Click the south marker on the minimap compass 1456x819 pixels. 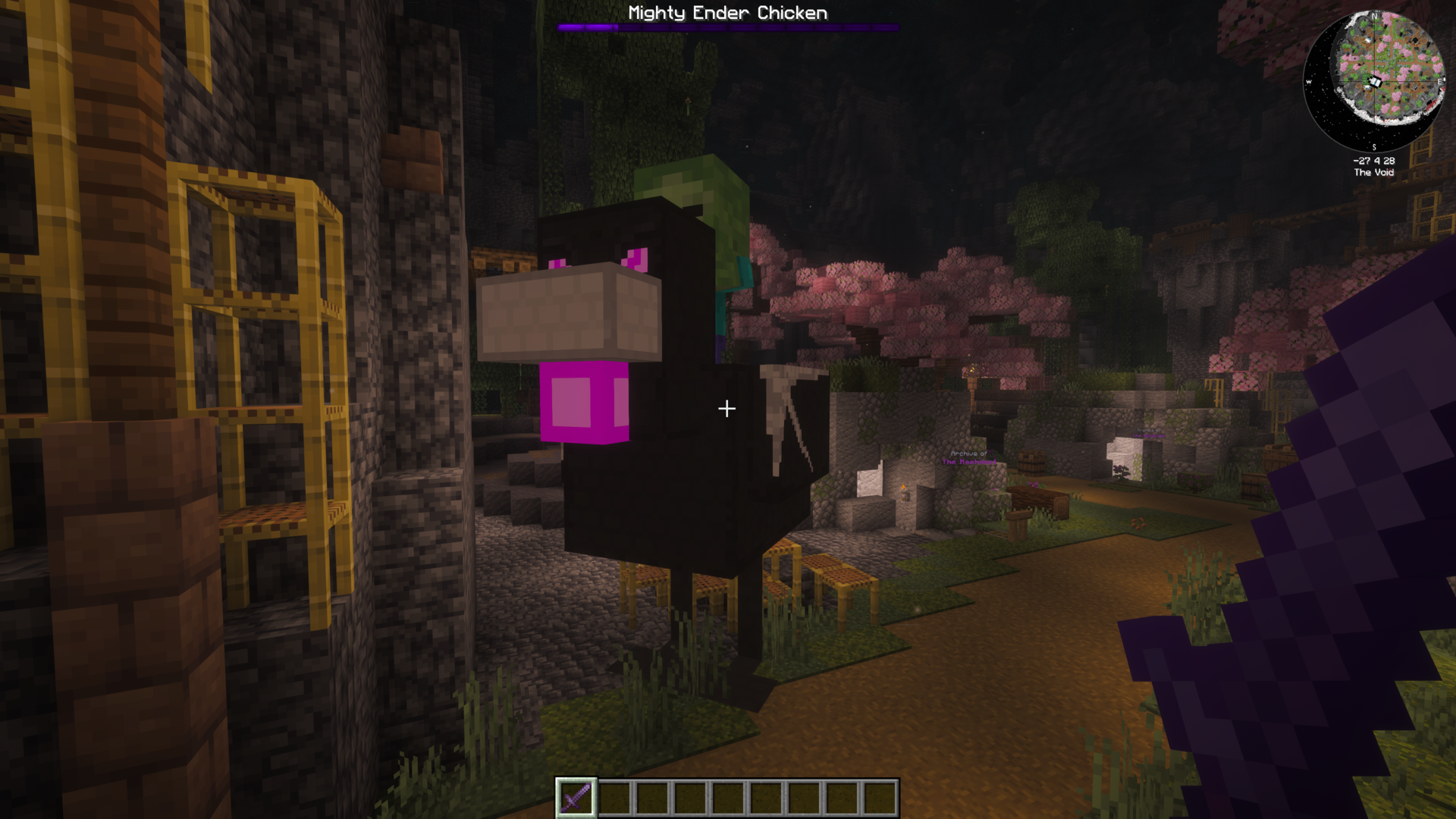coord(1375,147)
